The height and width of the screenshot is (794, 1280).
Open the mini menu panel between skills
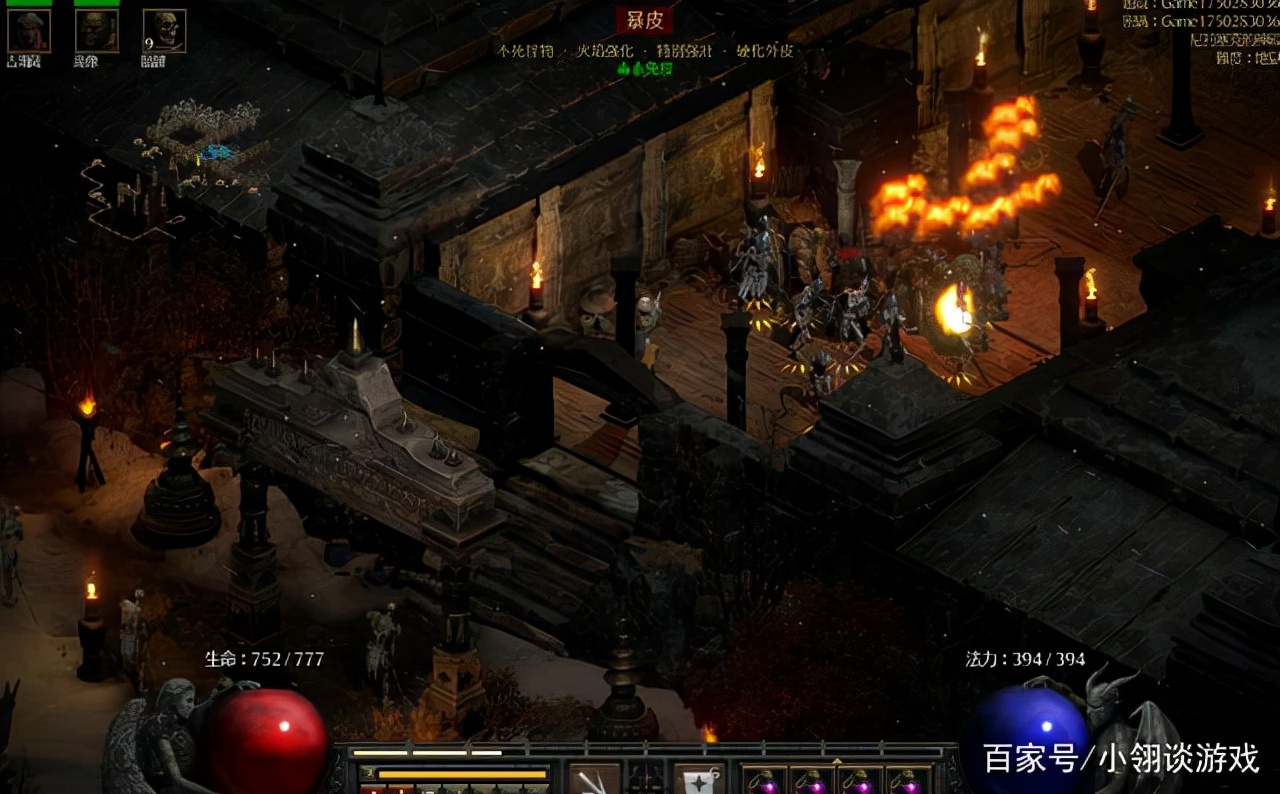(646, 780)
